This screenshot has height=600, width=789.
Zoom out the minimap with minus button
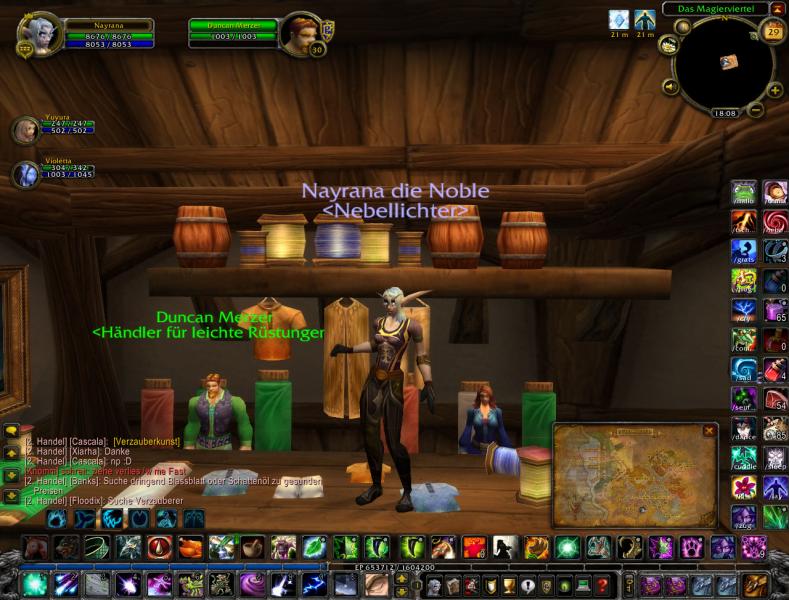pos(756,108)
